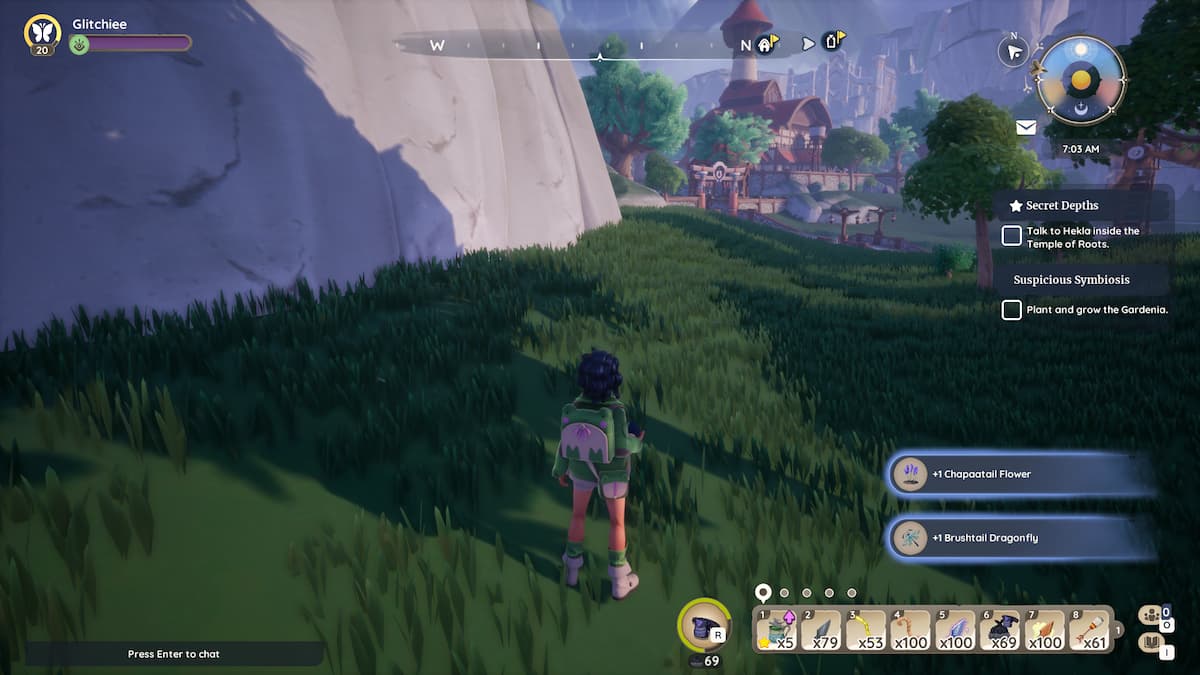Click the equipped smoke bomb ammo circle
The image size is (1200, 675).
(x=705, y=626)
